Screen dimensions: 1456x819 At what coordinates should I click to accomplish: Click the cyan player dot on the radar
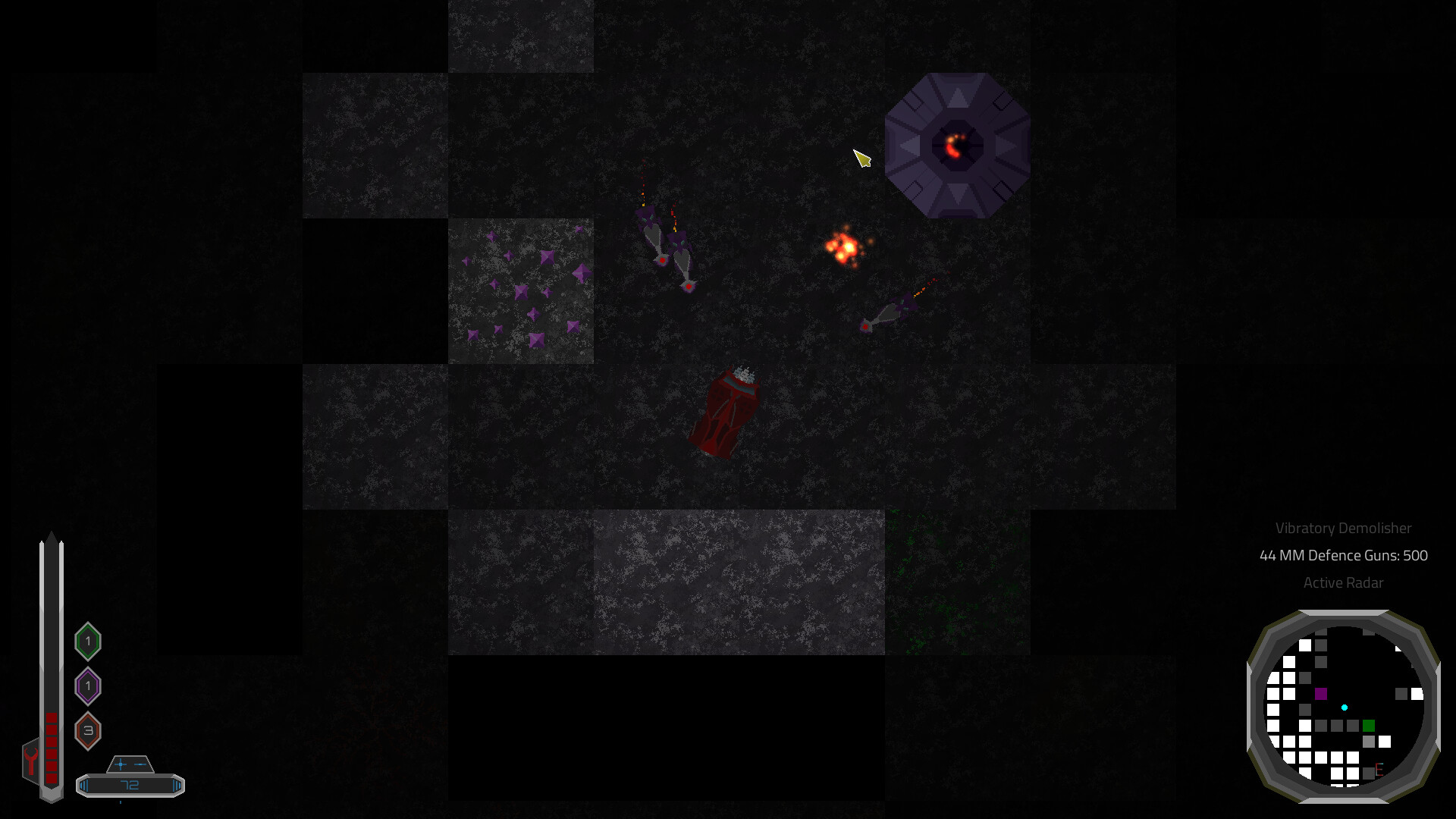pyautogui.click(x=1344, y=708)
